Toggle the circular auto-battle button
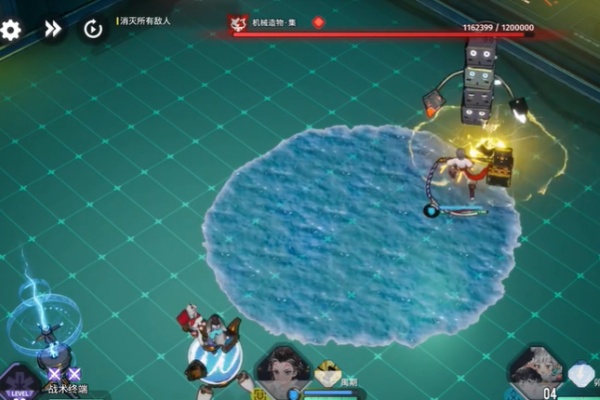This screenshot has height=400, width=600. point(93,29)
